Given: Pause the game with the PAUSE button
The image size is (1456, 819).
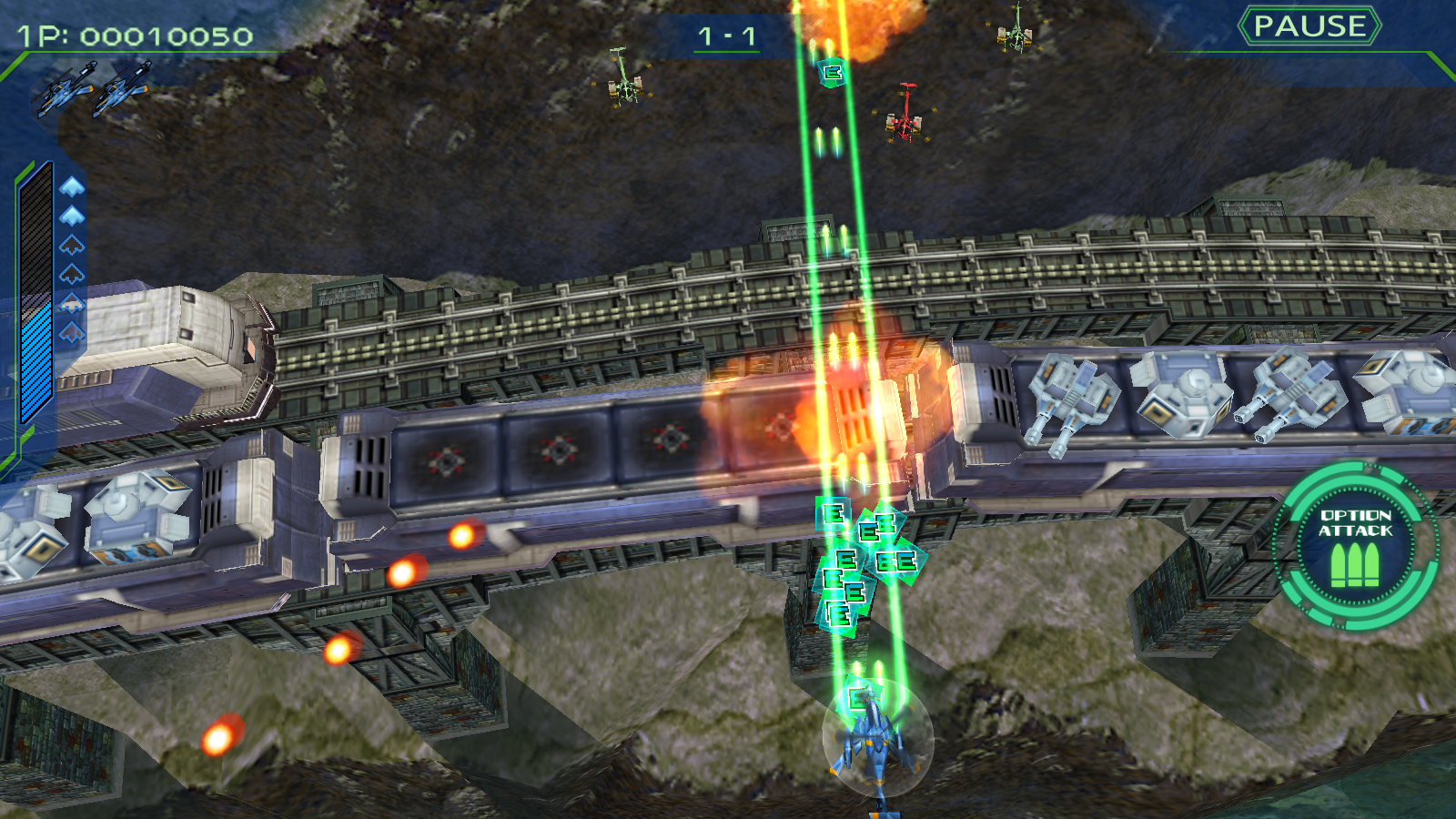Looking at the screenshot, I should (x=1309, y=26).
